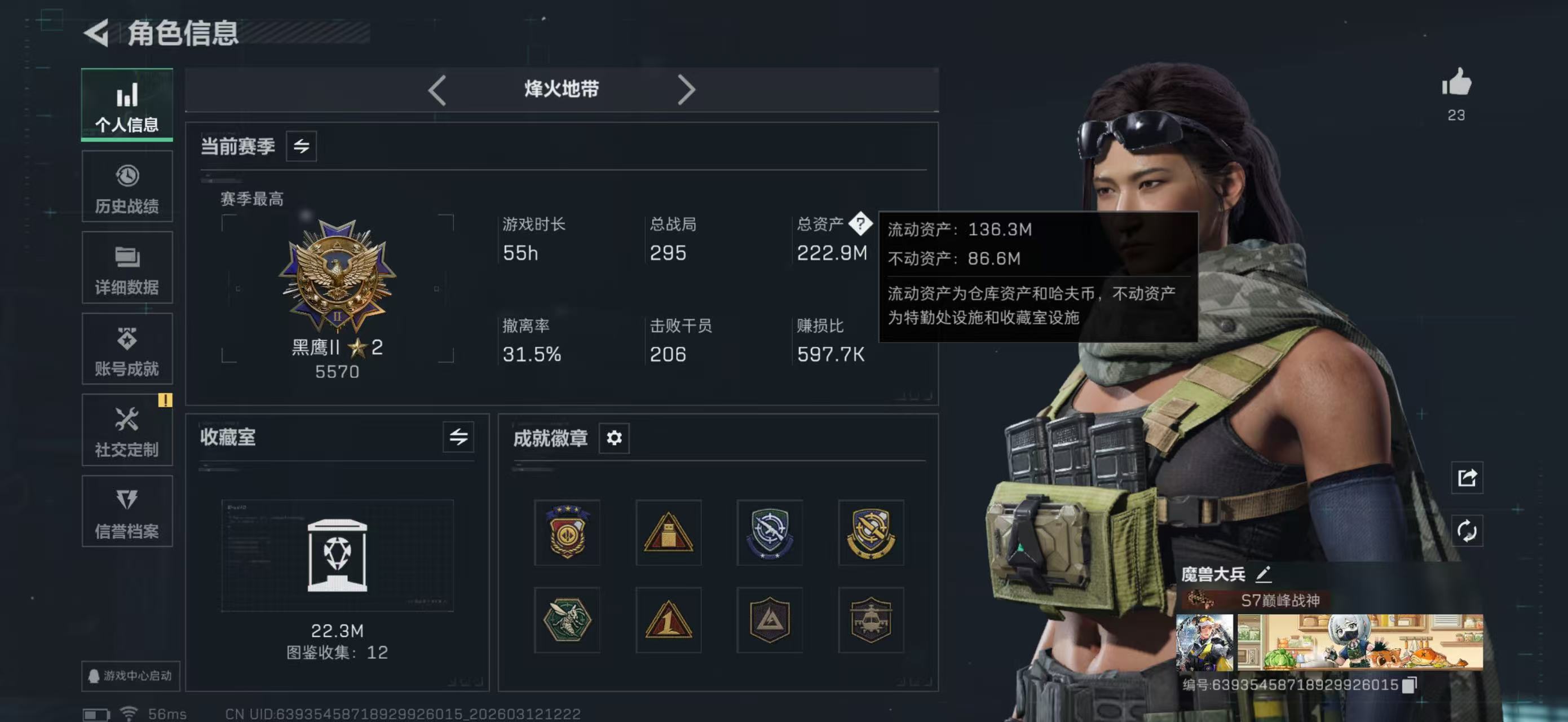Toggle the 当前赛季 season swap button

coord(301,146)
